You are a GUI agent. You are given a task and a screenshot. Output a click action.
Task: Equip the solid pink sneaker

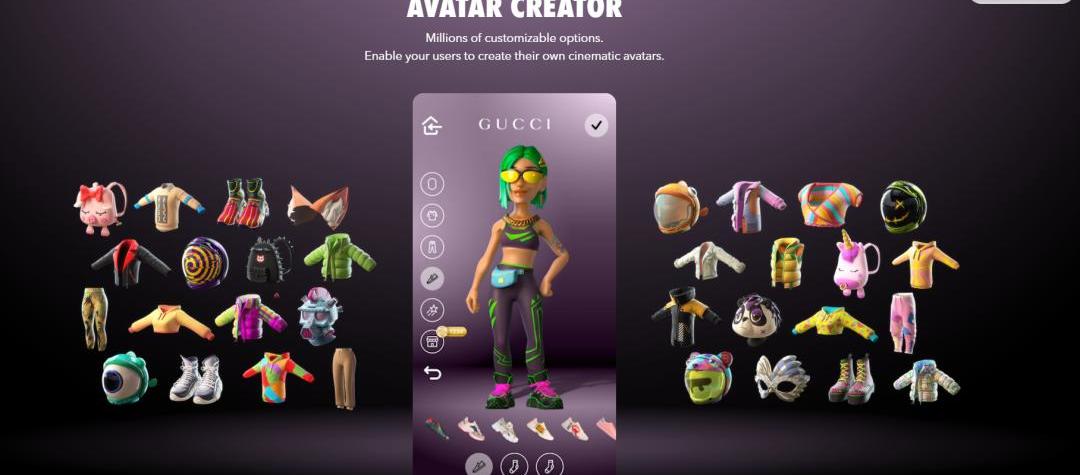click(606, 429)
